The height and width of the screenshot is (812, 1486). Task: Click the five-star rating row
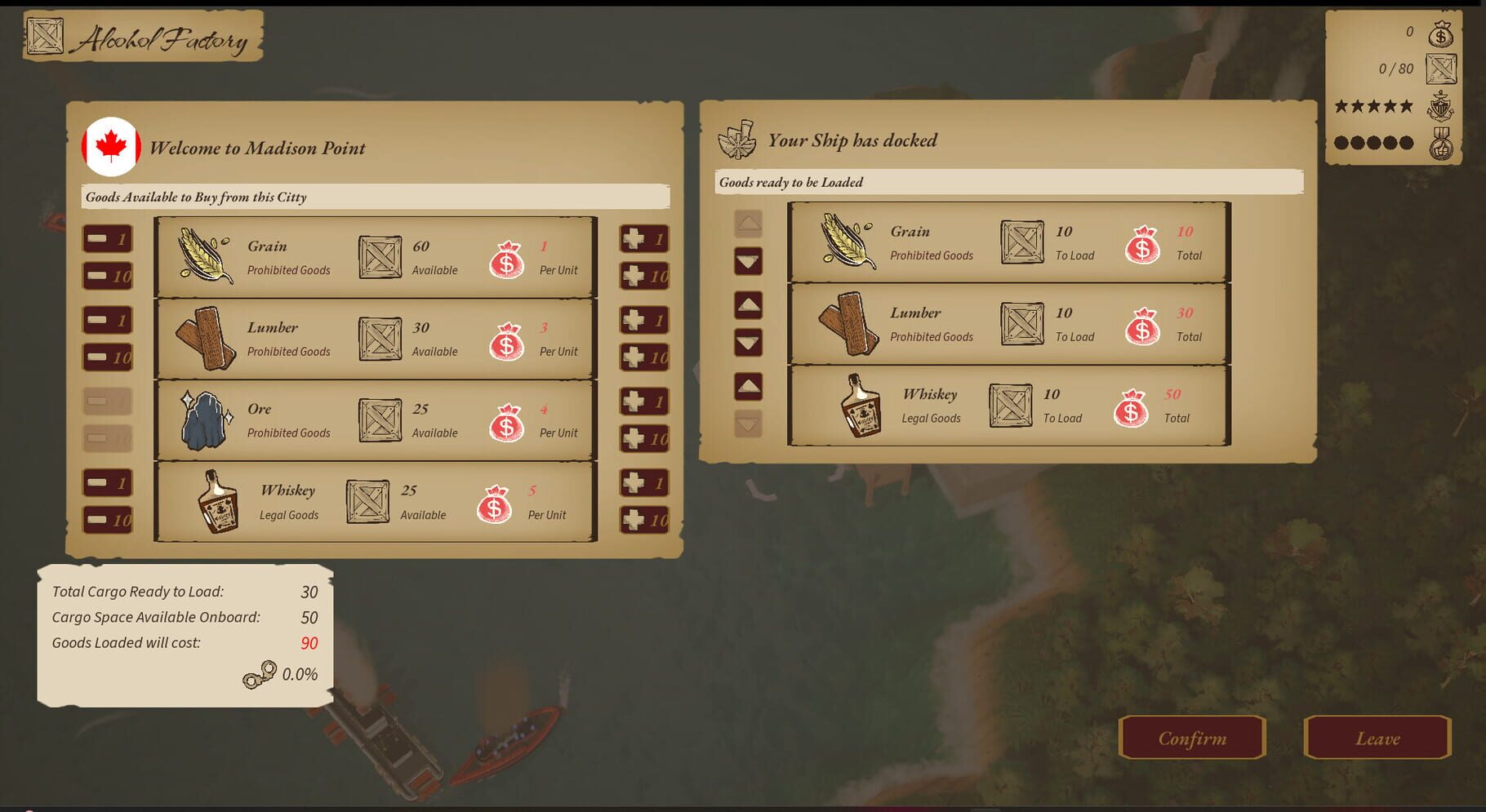[x=1375, y=106]
